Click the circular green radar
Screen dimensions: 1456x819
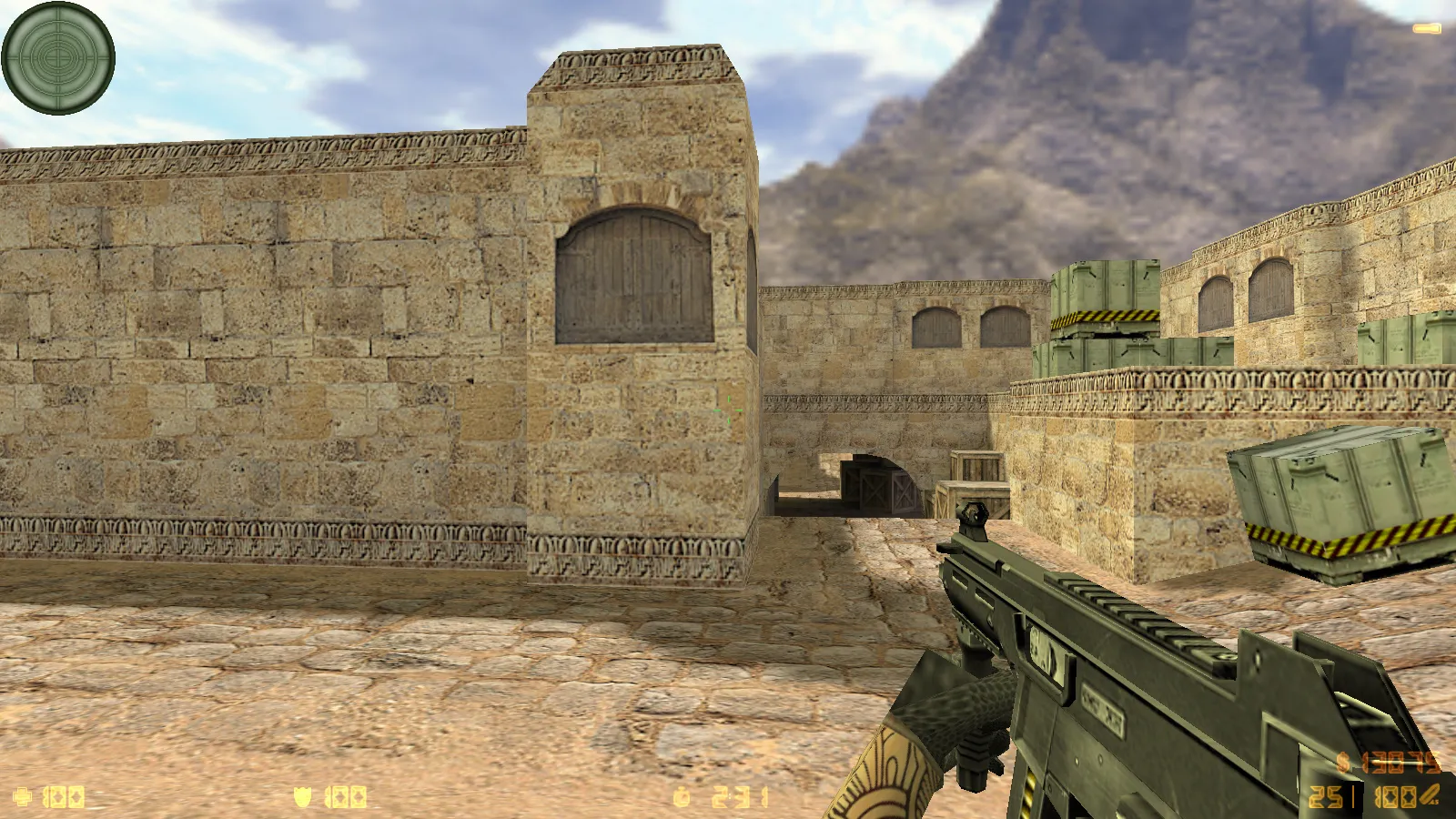pos(58,58)
